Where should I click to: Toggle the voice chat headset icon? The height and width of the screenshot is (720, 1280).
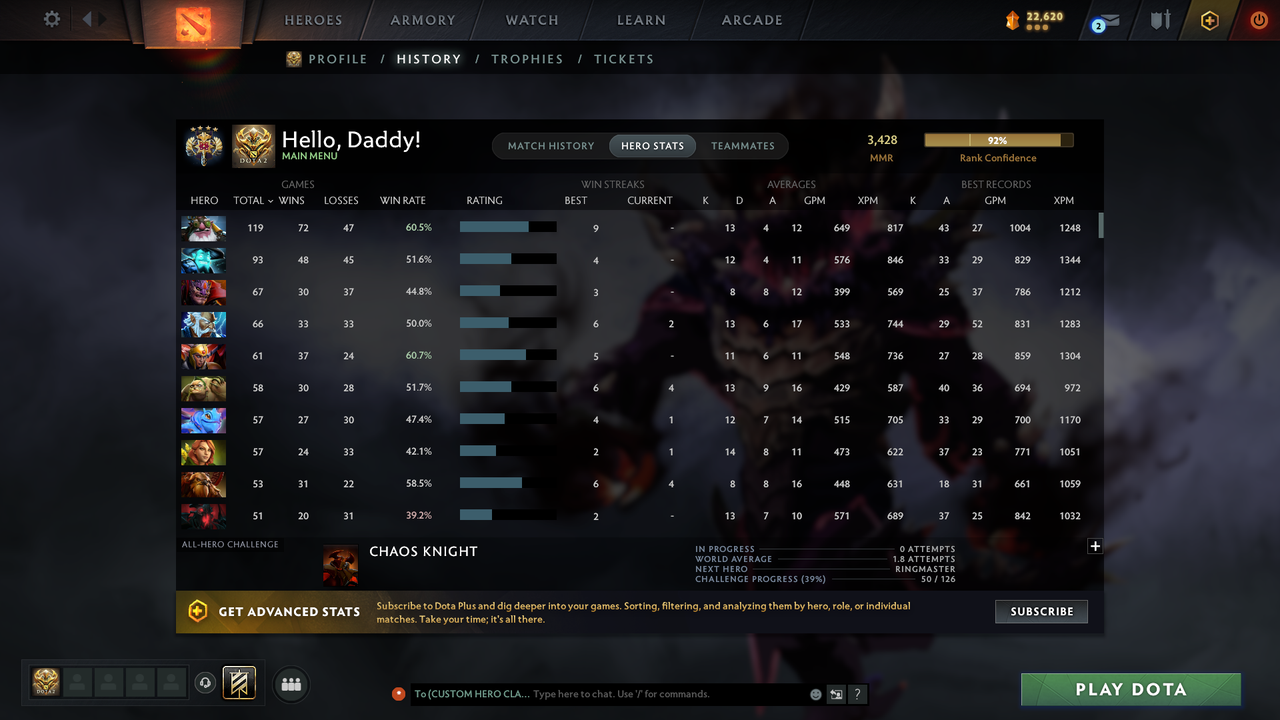click(x=207, y=682)
